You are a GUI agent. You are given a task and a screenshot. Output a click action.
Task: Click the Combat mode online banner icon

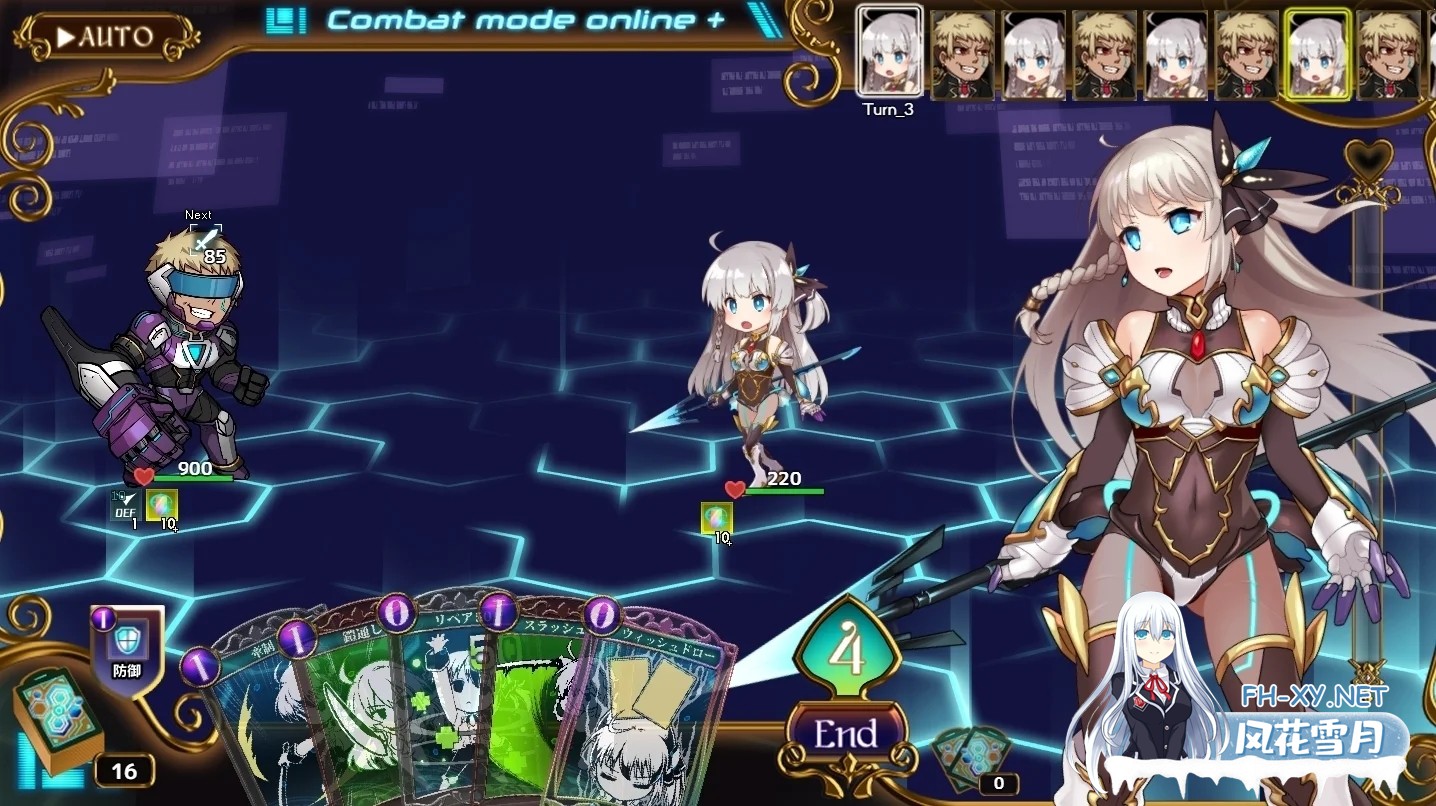286,18
